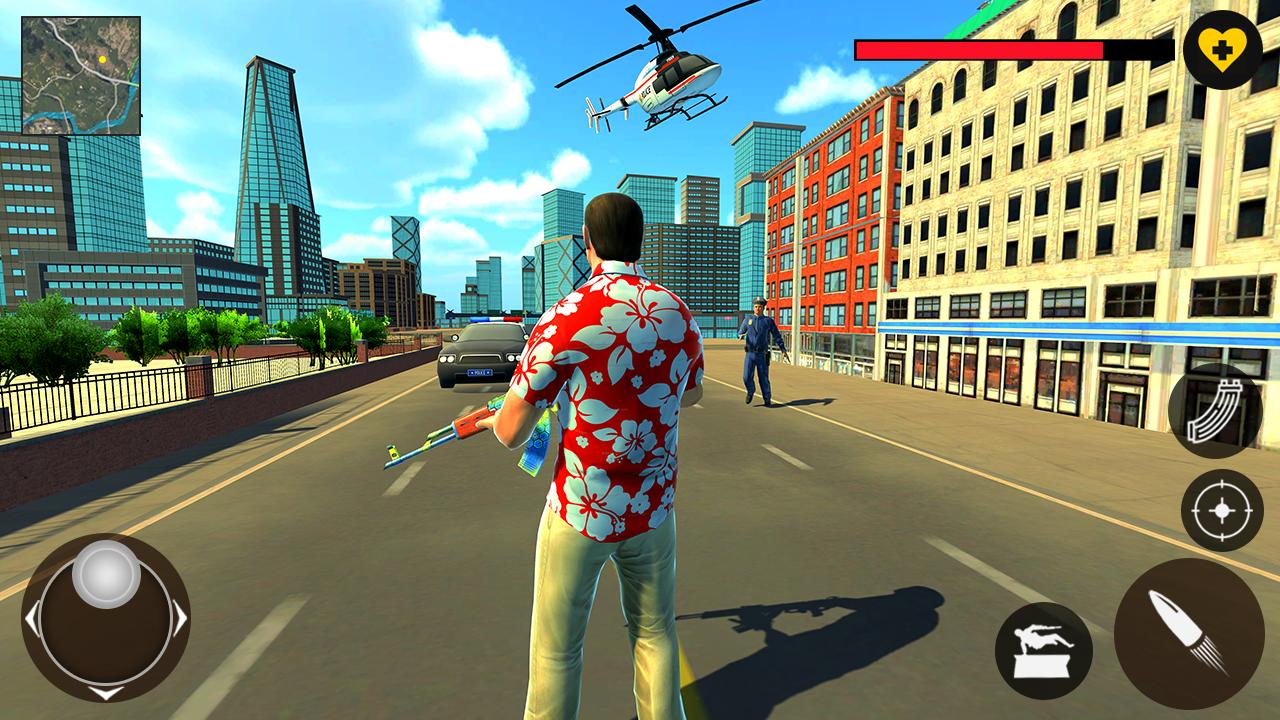Viewport: 1280px width, 720px height.
Task: Click the policeman standing on the road
Action: click(x=758, y=350)
